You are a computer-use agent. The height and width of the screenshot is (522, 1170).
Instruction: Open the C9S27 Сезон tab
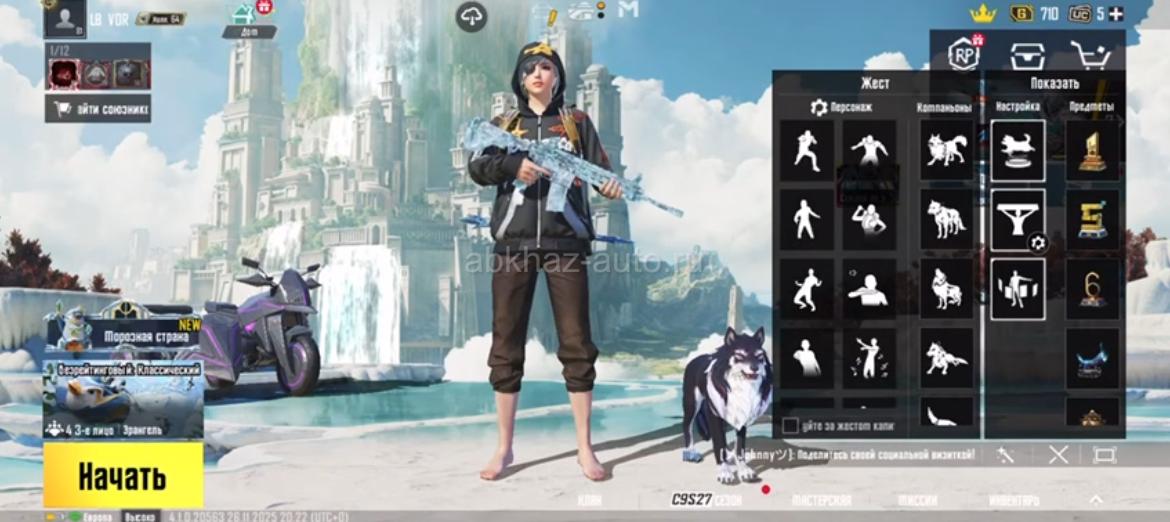pos(705,500)
